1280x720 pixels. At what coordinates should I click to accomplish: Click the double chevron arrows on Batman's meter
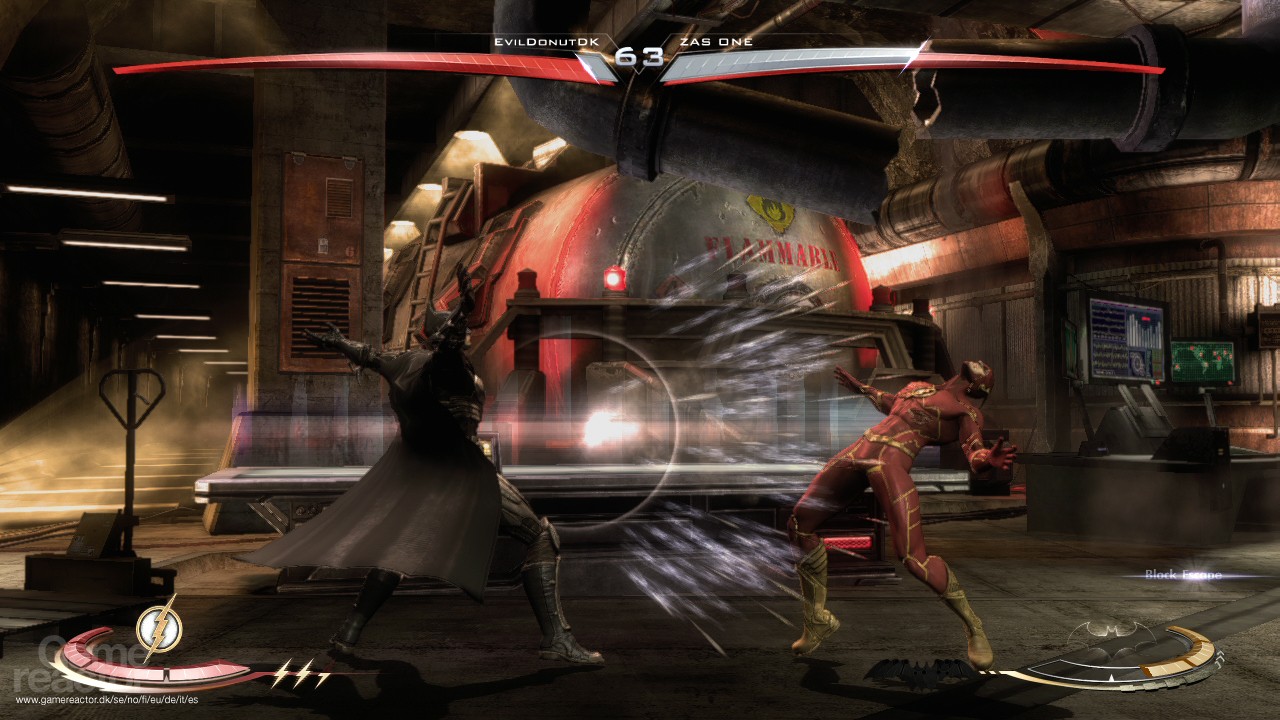(1220, 659)
